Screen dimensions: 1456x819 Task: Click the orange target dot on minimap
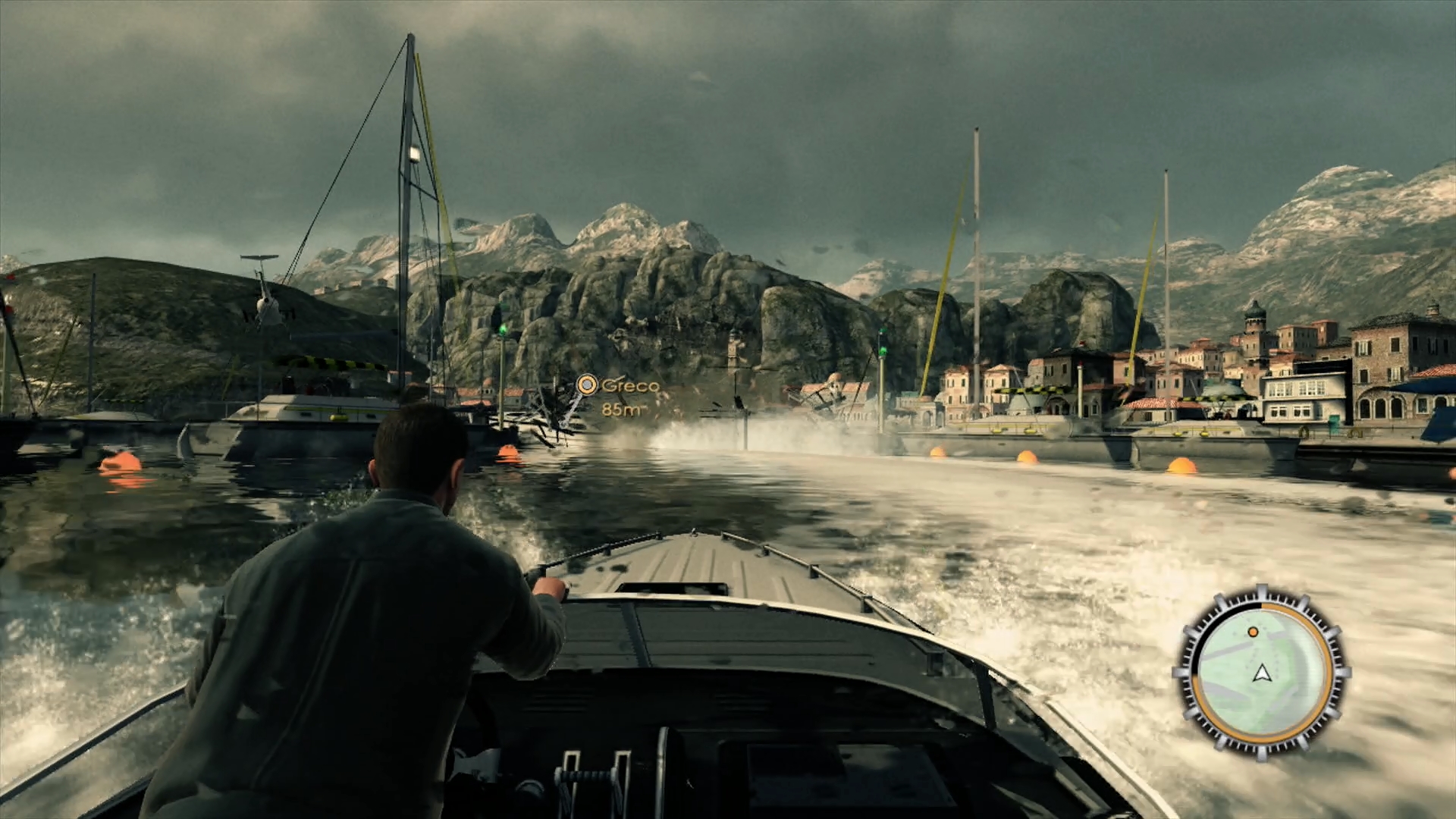click(x=1253, y=632)
